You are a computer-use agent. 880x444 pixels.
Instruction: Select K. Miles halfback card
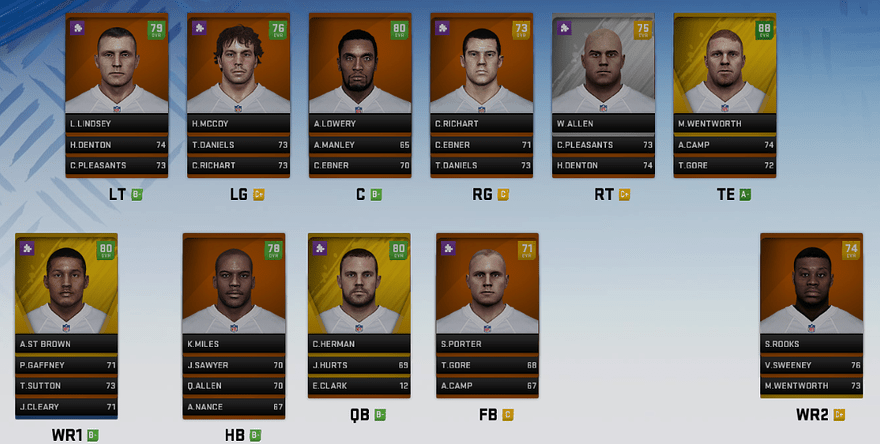[x=234, y=290]
